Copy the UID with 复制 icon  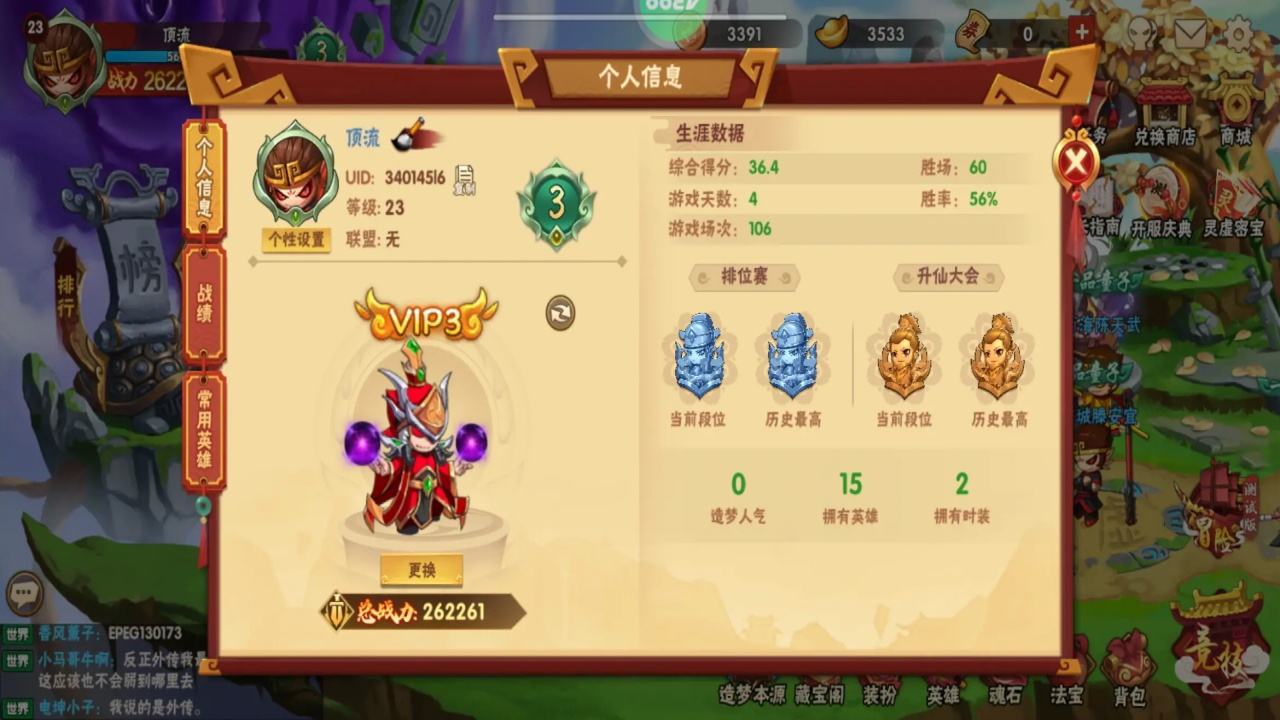pyautogui.click(x=464, y=179)
